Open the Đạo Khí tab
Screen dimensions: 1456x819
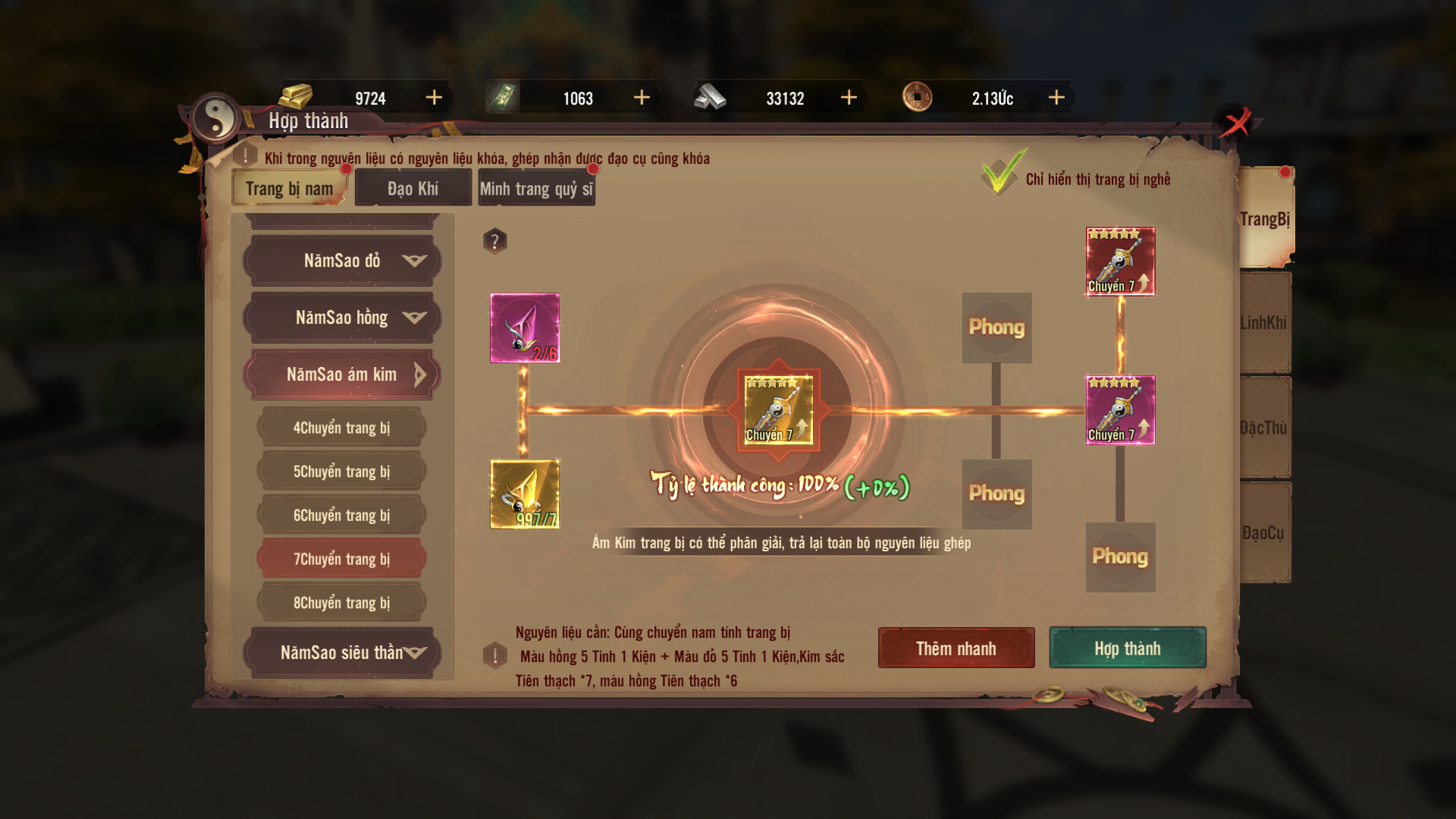(413, 189)
